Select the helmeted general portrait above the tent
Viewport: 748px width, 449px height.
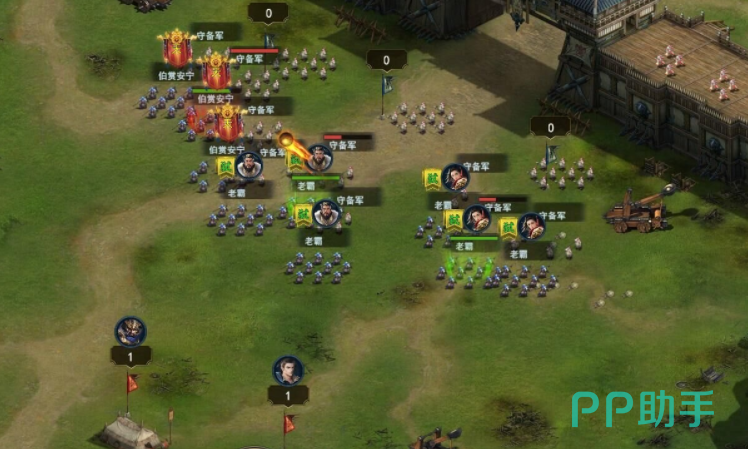click(130, 331)
